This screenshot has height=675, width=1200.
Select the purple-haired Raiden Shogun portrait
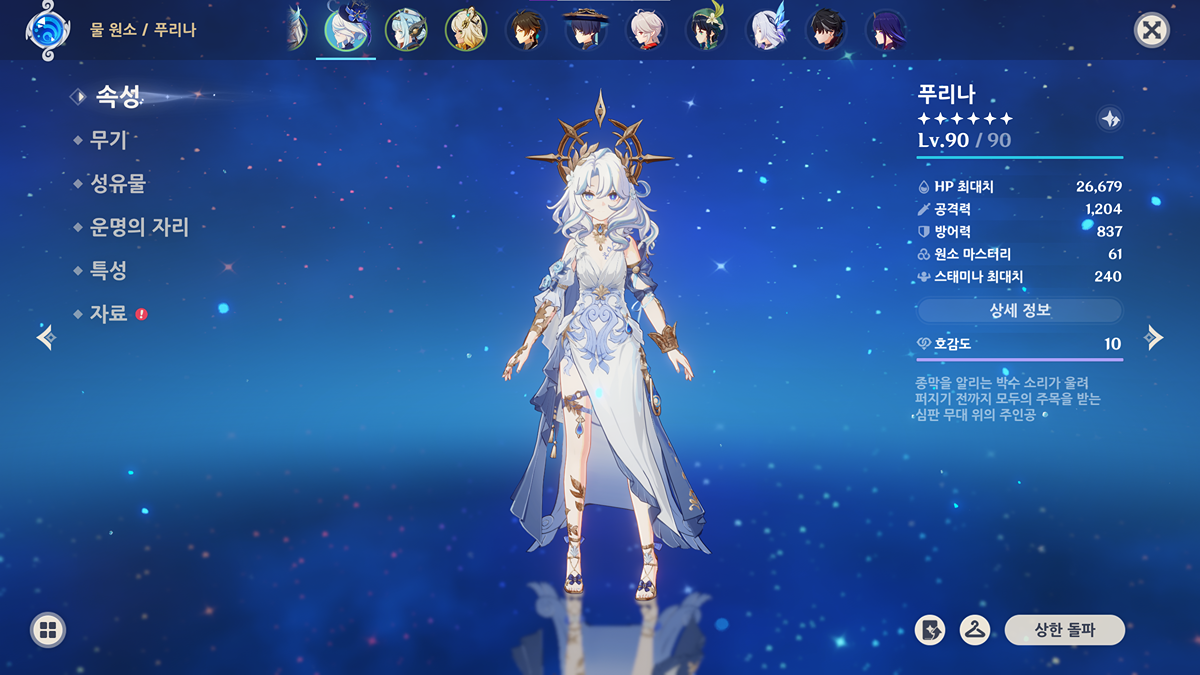tap(886, 30)
